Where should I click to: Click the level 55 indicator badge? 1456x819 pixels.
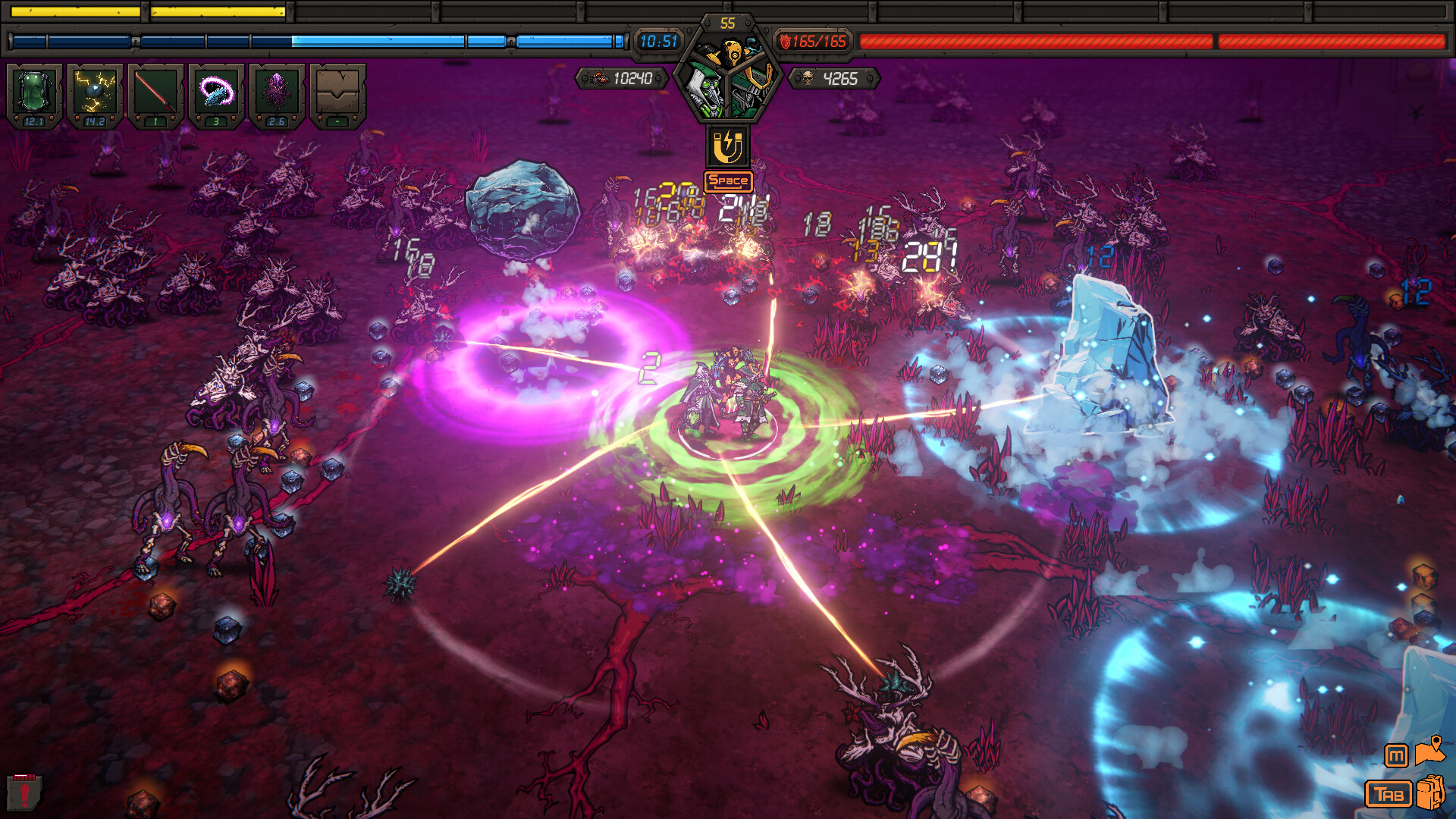[x=726, y=20]
